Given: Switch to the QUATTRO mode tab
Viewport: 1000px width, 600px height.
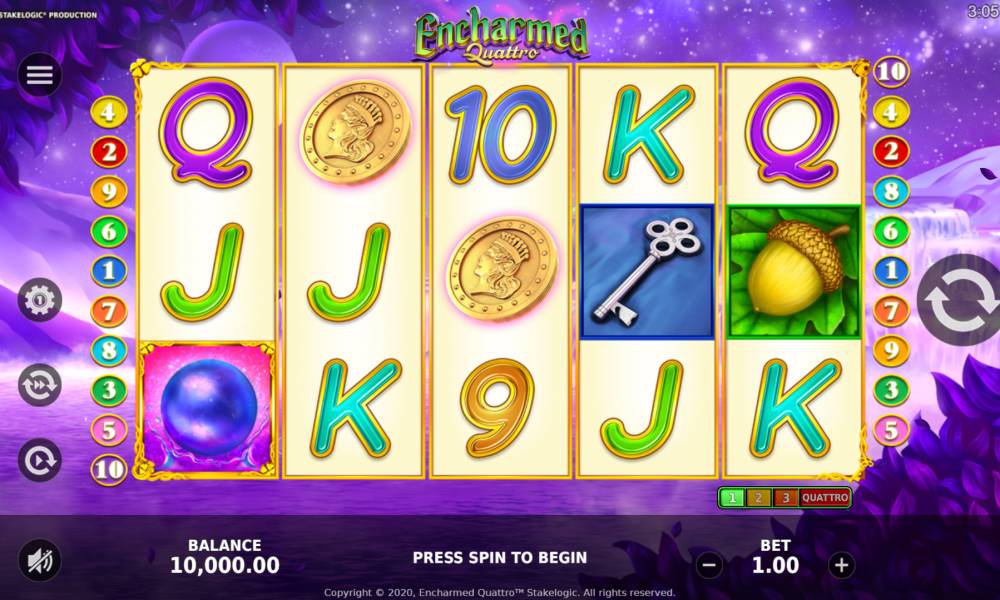Looking at the screenshot, I should click(x=825, y=497).
